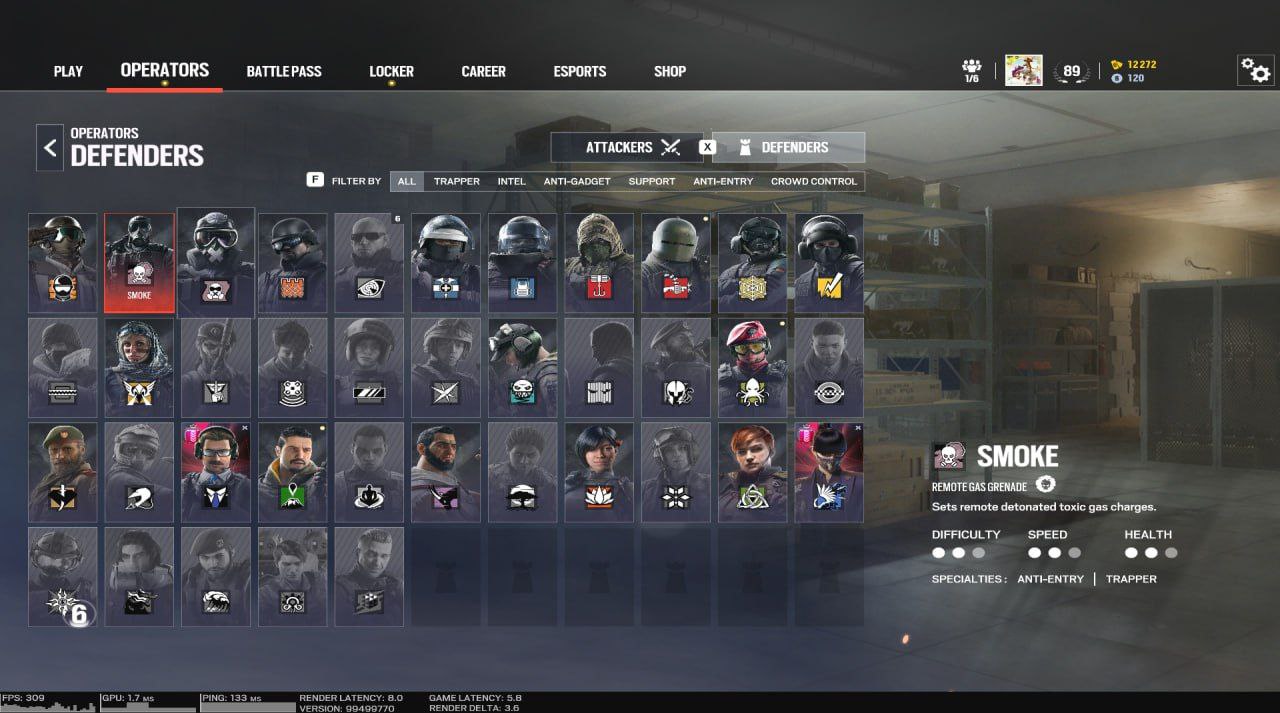Select the Crowd Control filter
Viewport: 1280px width, 713px height.
(x=813, y=181)
